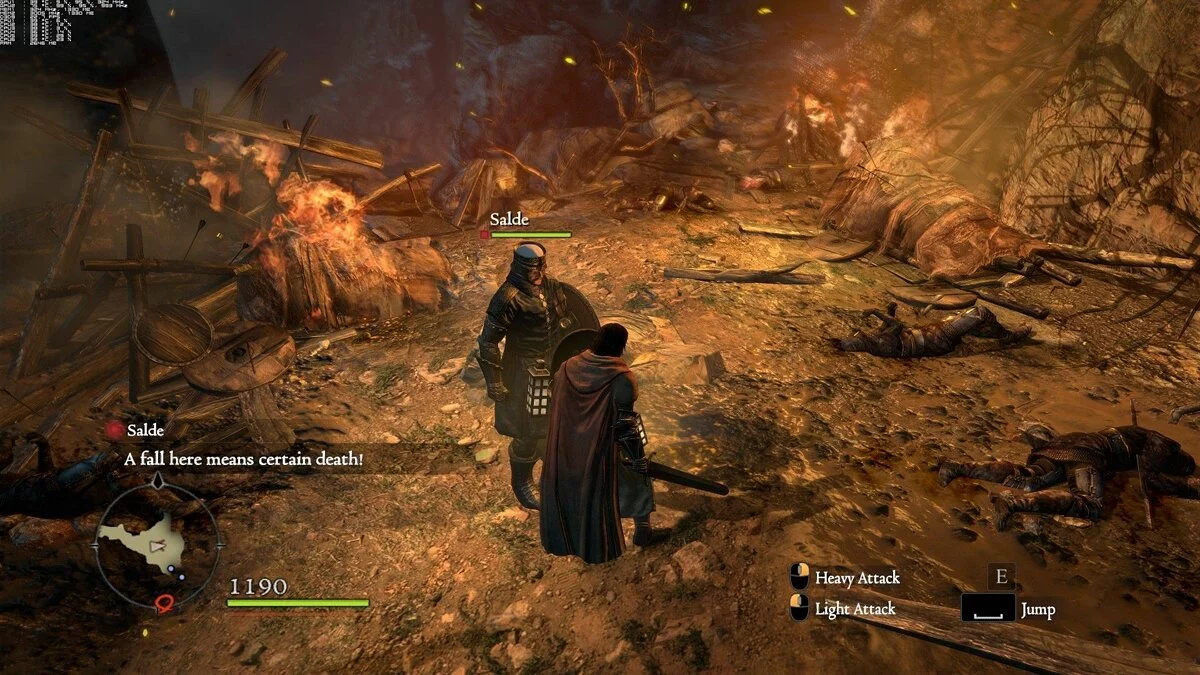Image resolution: width=1200 pixels, height=675 pixels.
Task: Select the red quest marker on the minimap
Action: coord(164,602)
